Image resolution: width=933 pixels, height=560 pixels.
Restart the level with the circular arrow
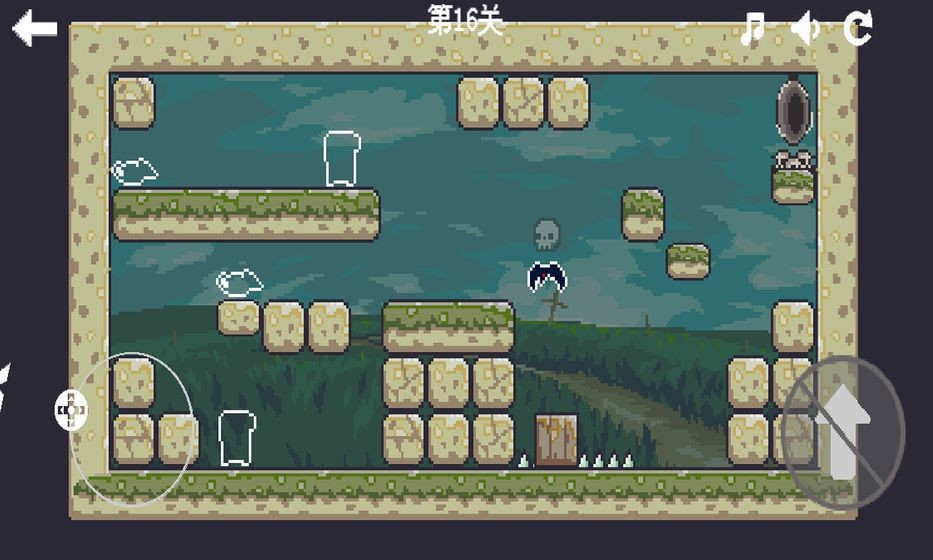858,28
